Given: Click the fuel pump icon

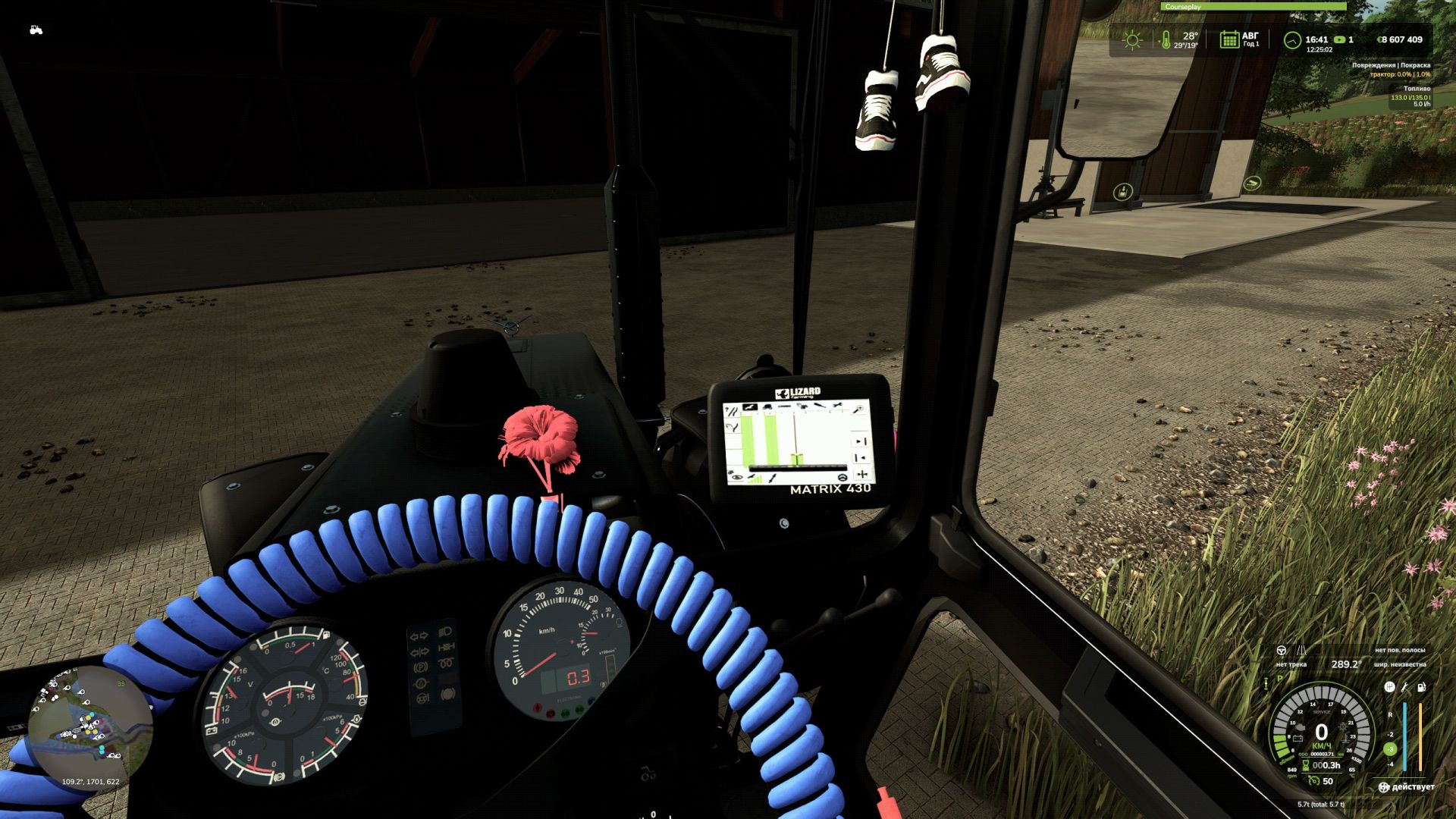Looking at the screenshot, I should click(x=1421, y=687).
